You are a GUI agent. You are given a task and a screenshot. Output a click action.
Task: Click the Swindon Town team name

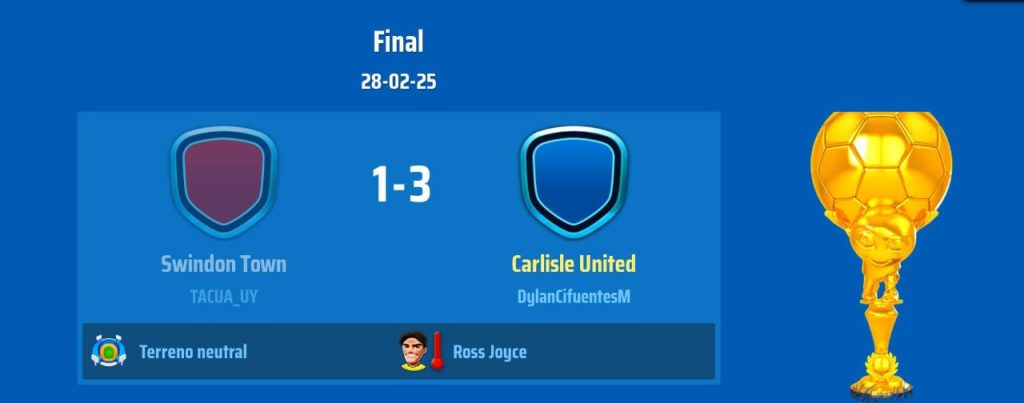coord(224,264)
